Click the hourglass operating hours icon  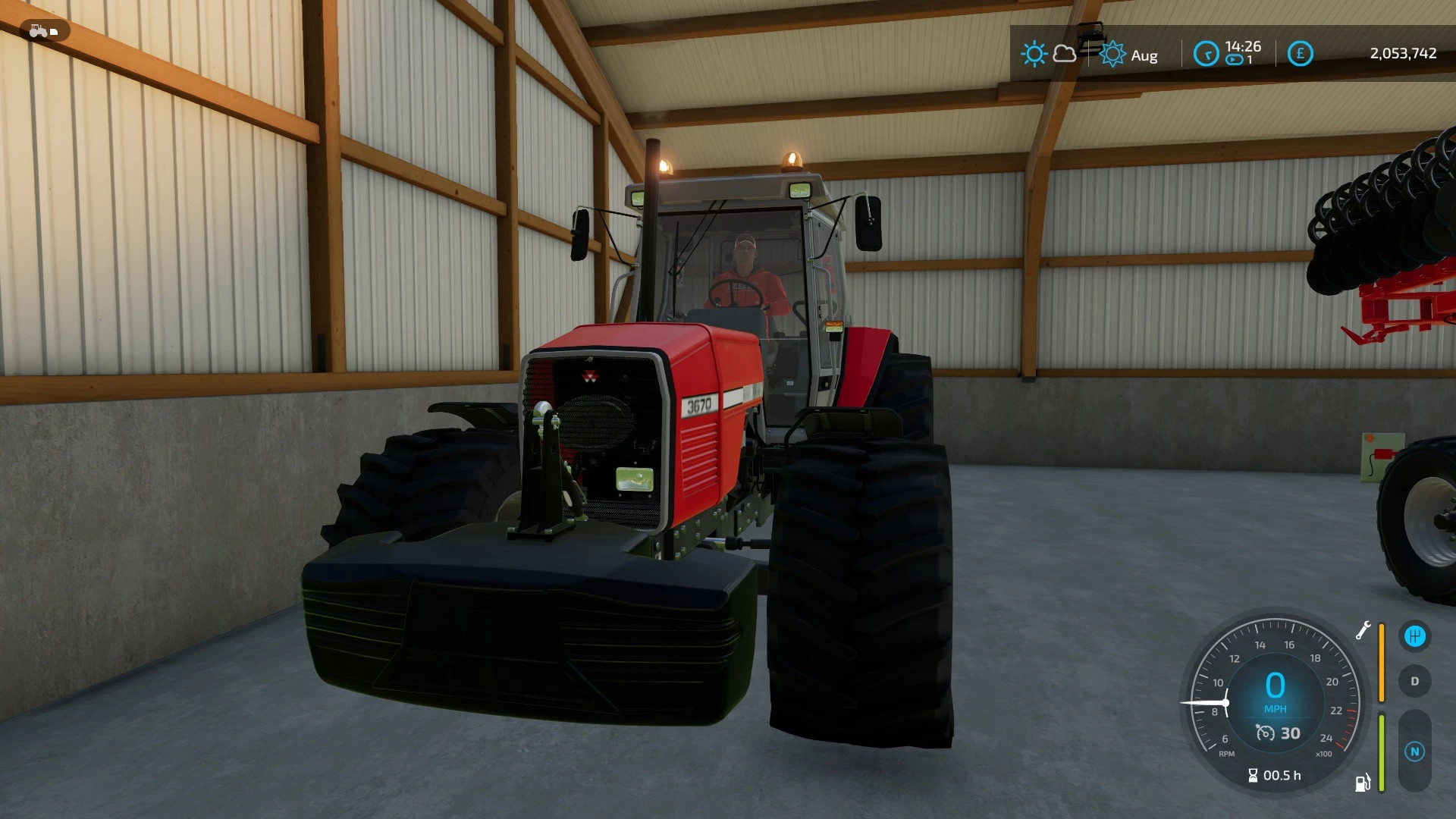[1253, 775]
